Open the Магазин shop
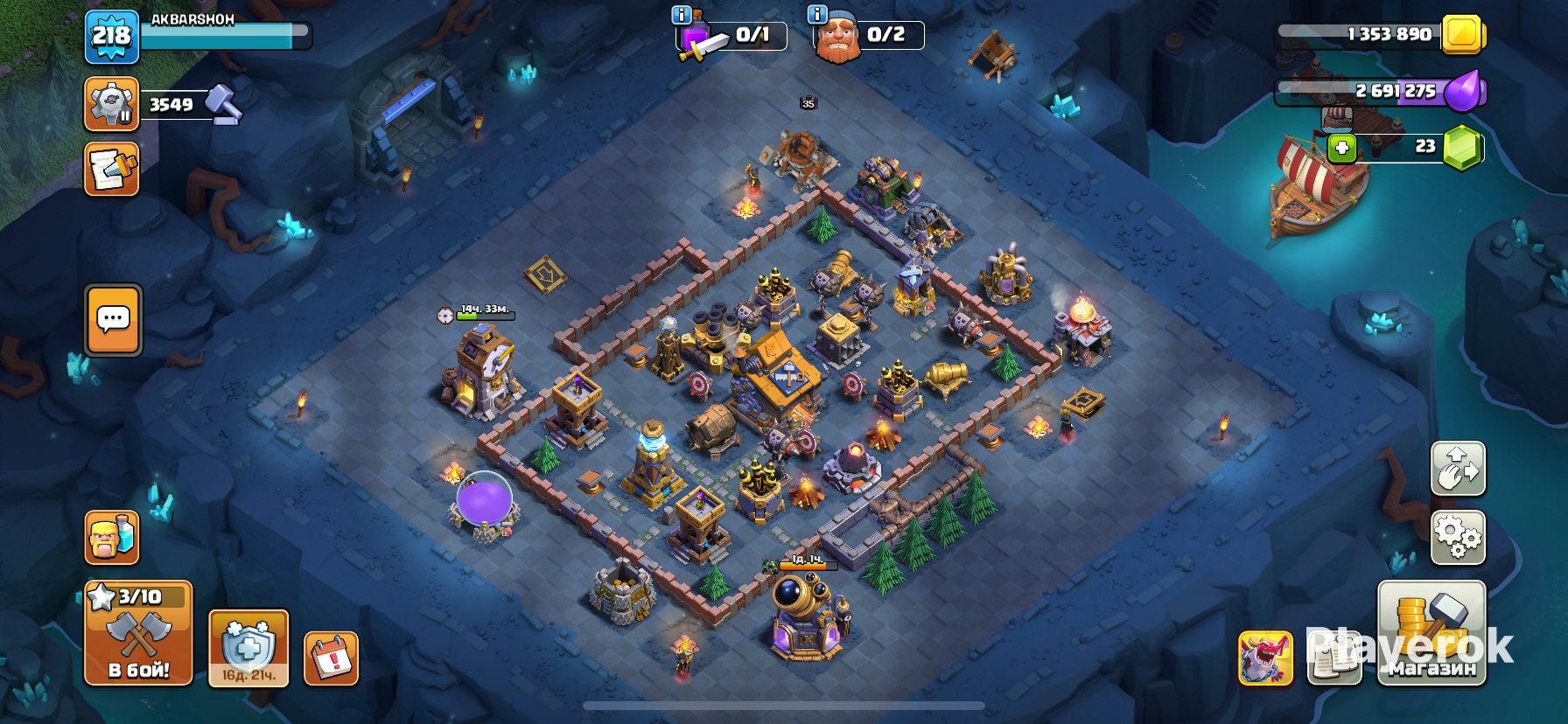 coord(1431,633)
